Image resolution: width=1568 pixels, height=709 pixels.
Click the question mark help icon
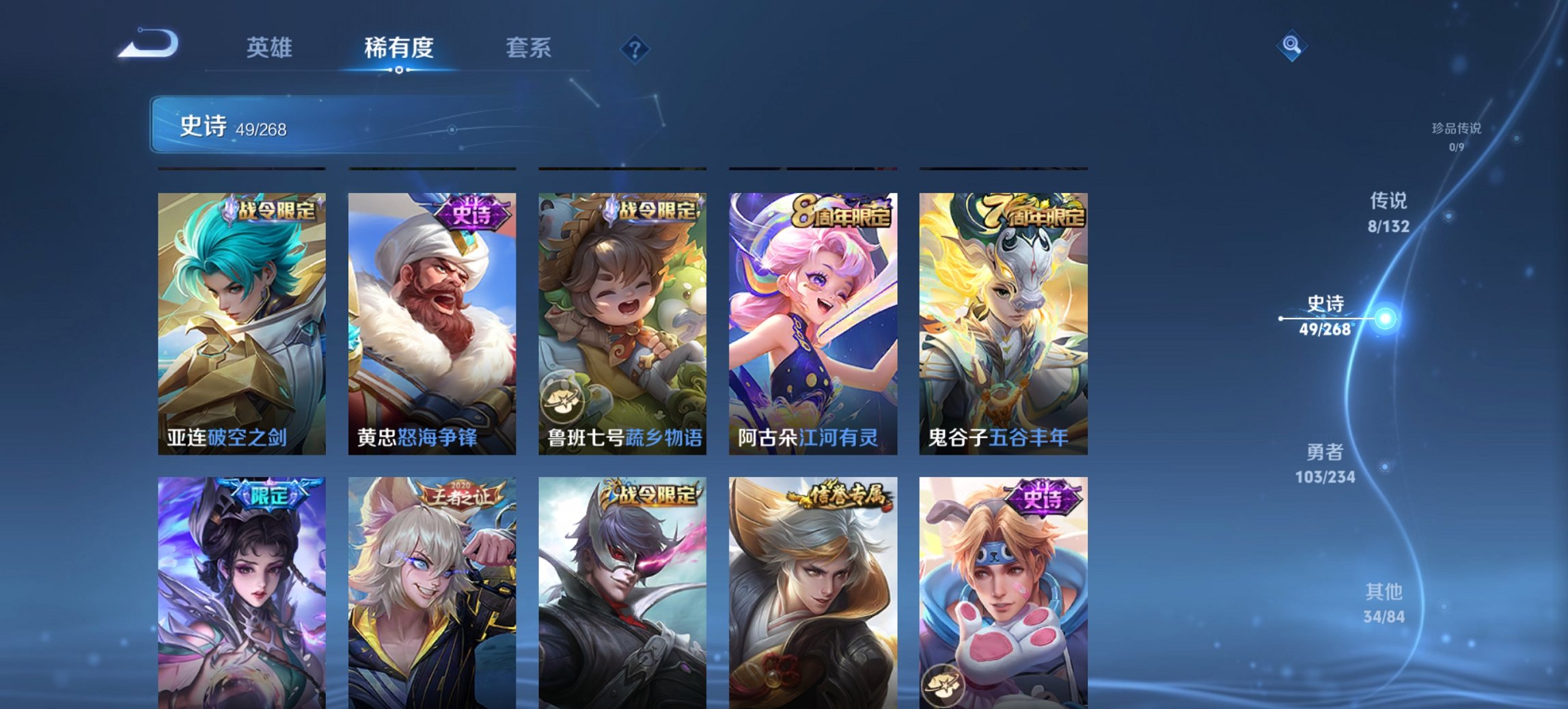pyautogui.click(x=635, y=48)
